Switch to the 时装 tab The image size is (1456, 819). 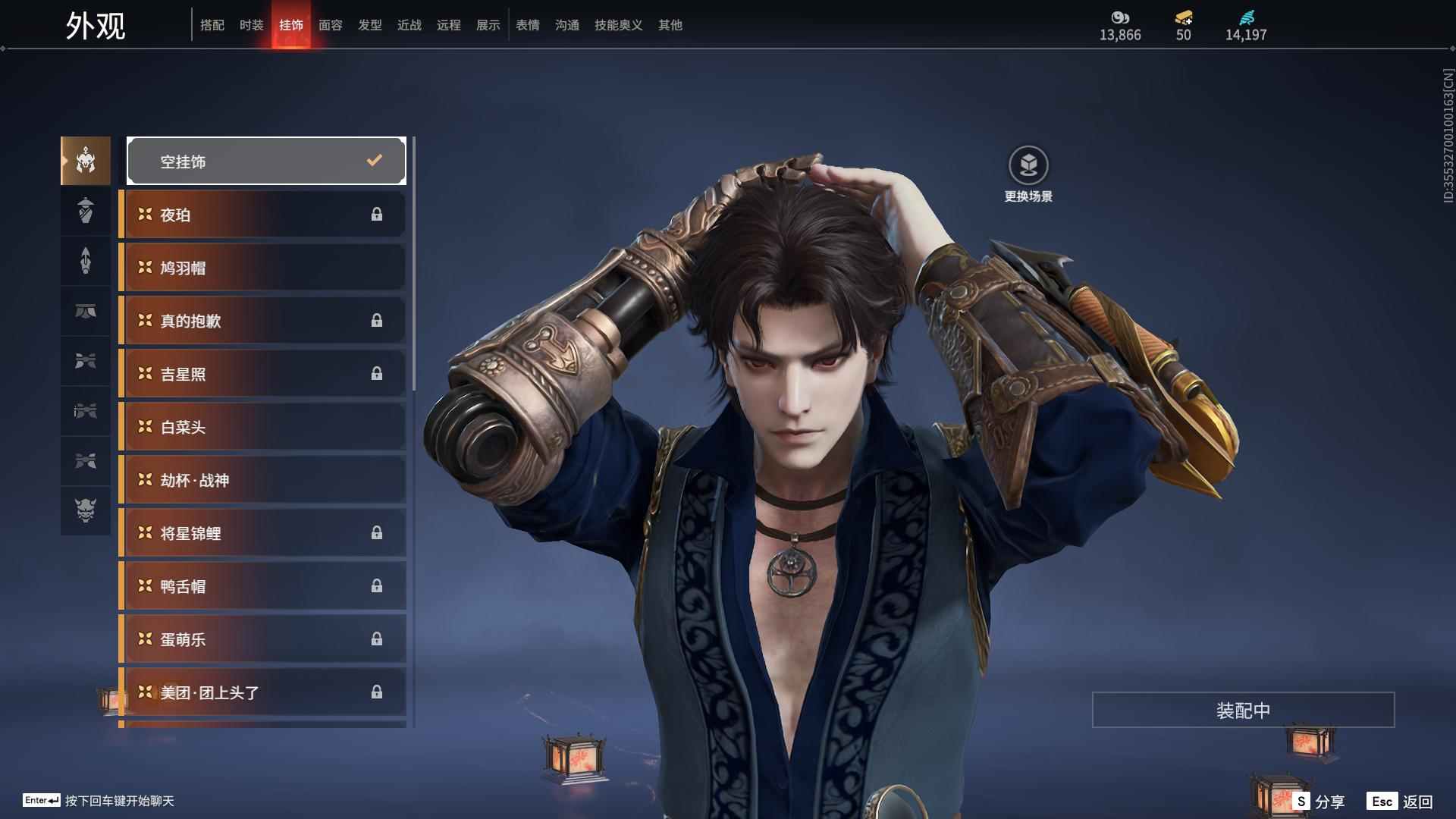pos(251,25)
